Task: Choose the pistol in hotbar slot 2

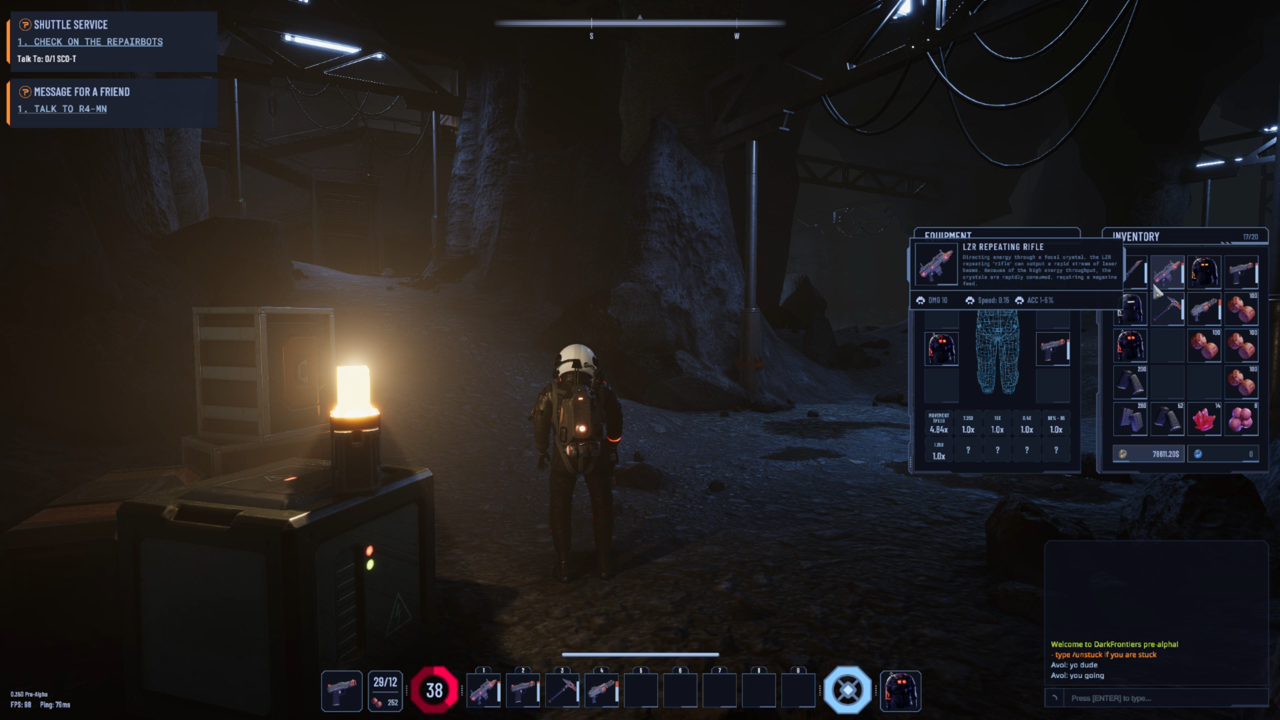Action: tap(523, 691)
